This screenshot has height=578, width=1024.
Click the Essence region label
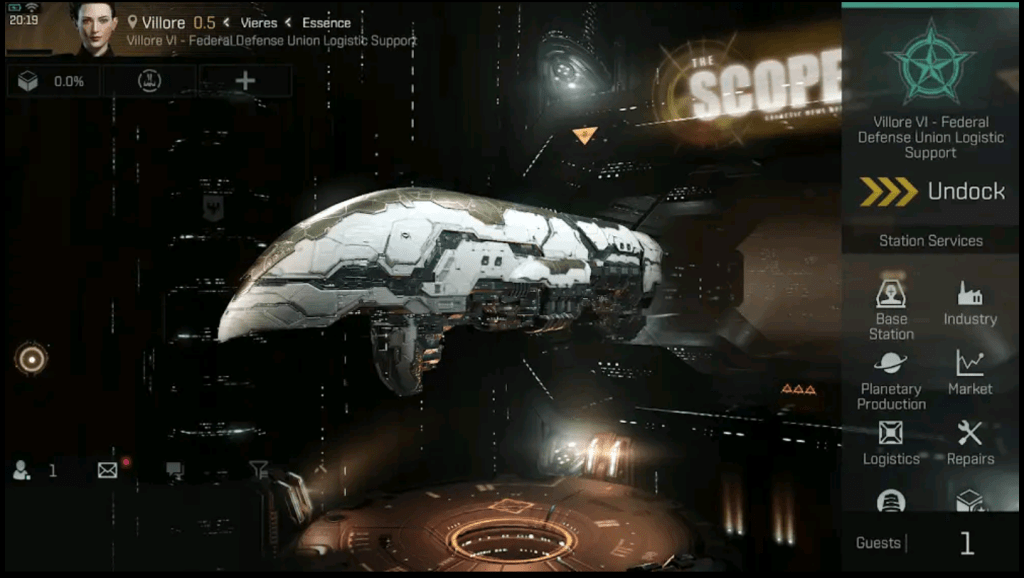tap(326, 22)
